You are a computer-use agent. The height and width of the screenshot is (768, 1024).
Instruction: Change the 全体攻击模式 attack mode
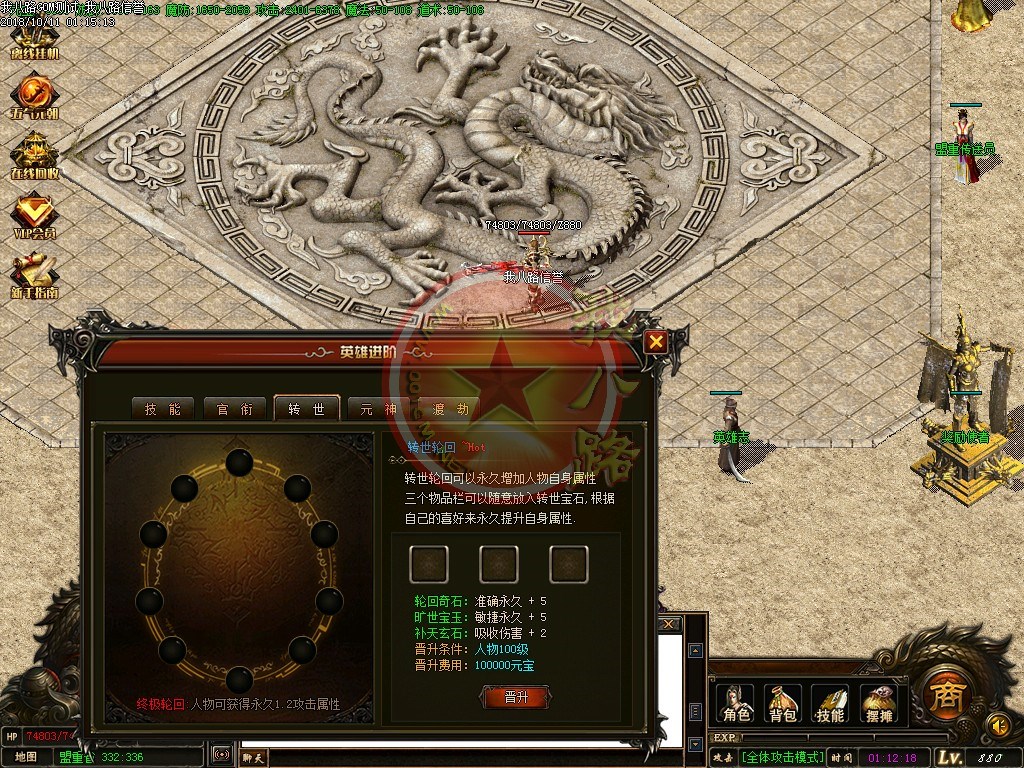pyautogui.click(x=782, y=757)
